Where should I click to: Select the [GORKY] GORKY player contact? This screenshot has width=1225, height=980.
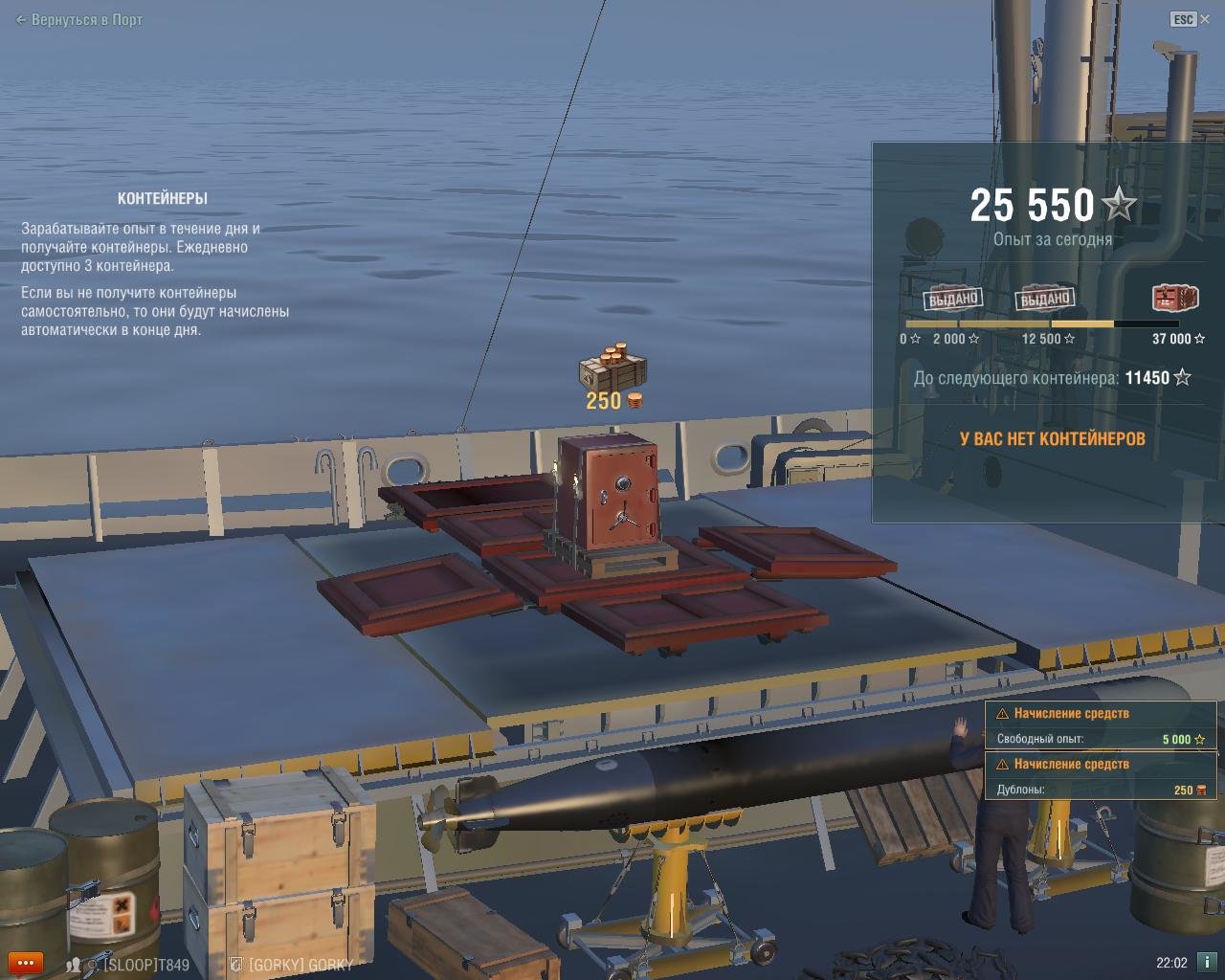point(300,965)
